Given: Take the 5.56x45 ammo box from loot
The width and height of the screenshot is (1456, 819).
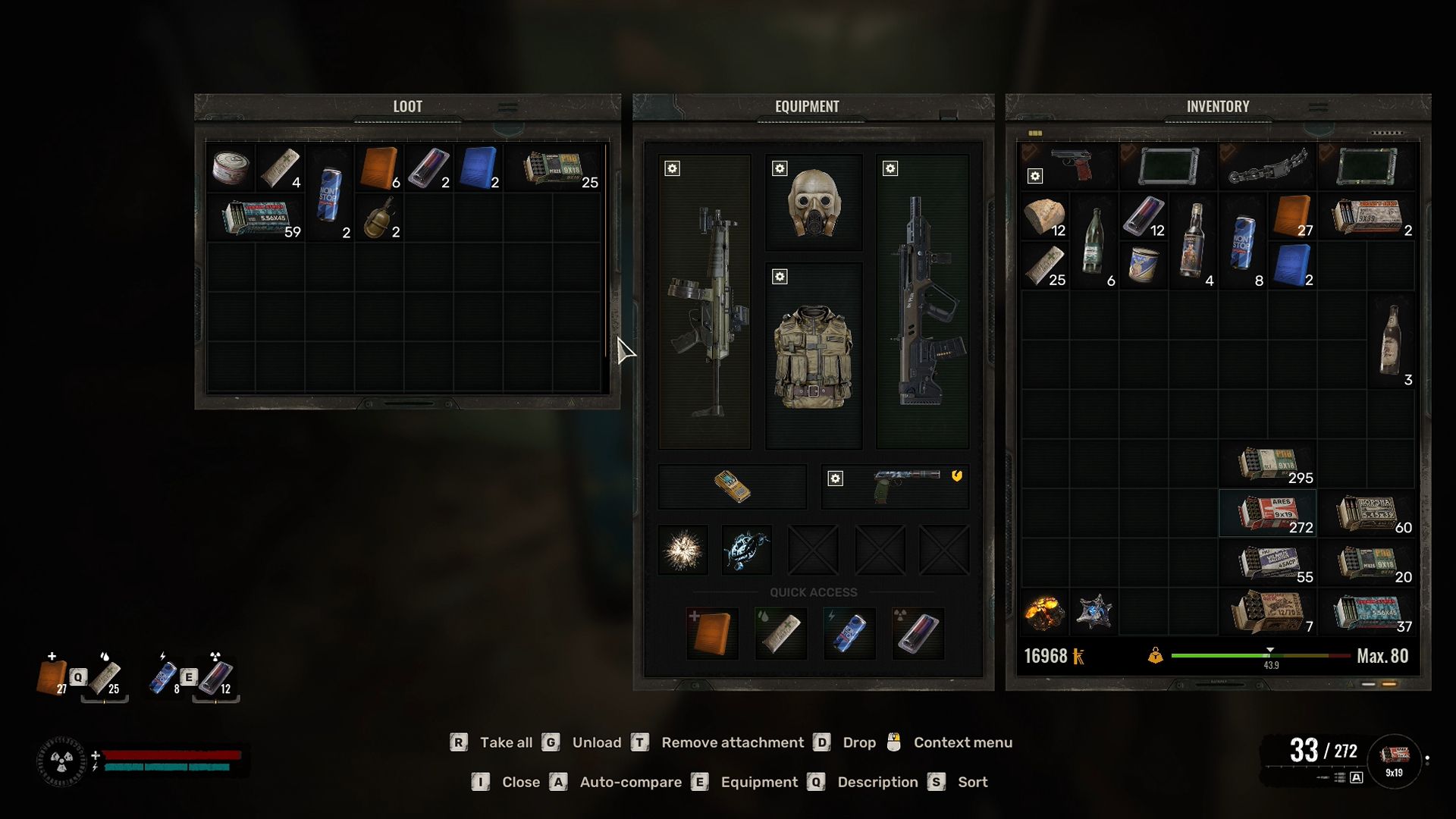Looking at the screenshot, I should point(256,218).
